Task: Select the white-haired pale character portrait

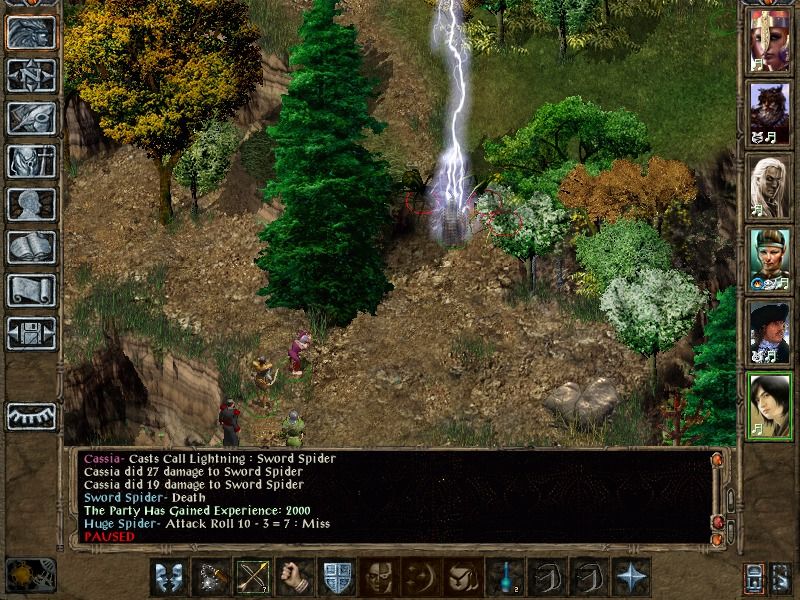Action: click(x=769, y=184)
